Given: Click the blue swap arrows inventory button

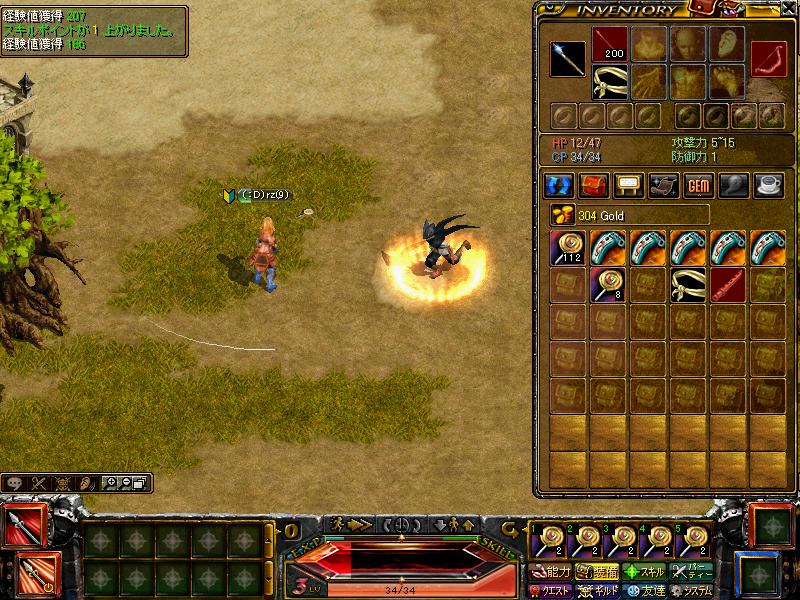Looking at the screenshot, I should 557,186.
